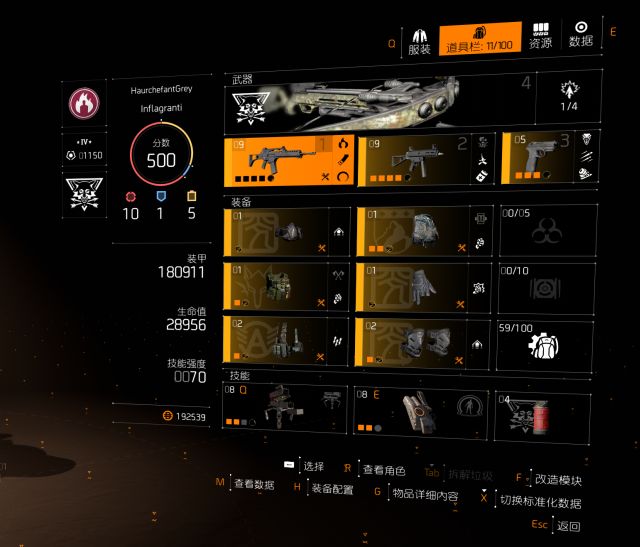
Task: Select the pistol sidearm slot
Action: 541,157
